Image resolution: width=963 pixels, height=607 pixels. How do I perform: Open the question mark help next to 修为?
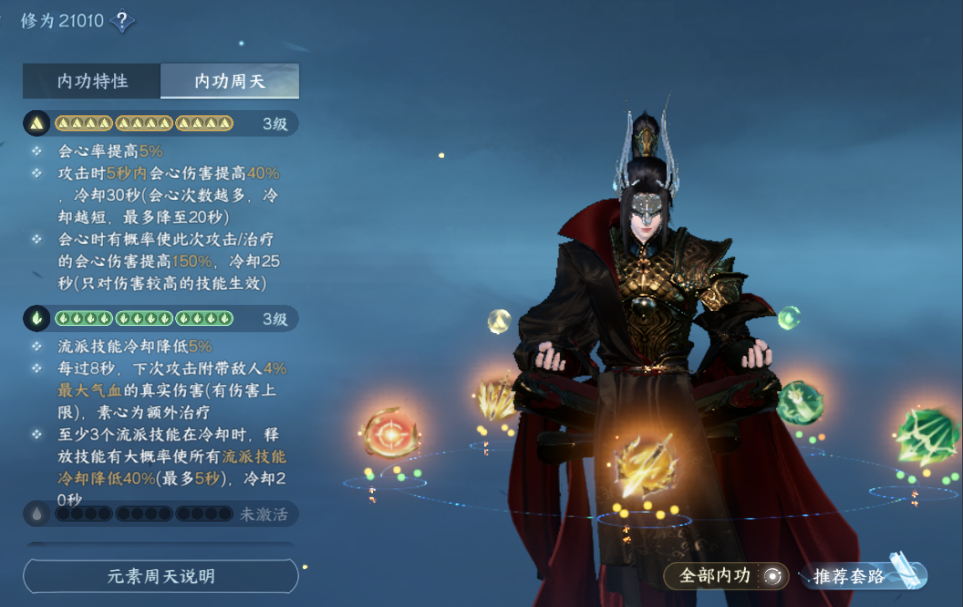122,20
